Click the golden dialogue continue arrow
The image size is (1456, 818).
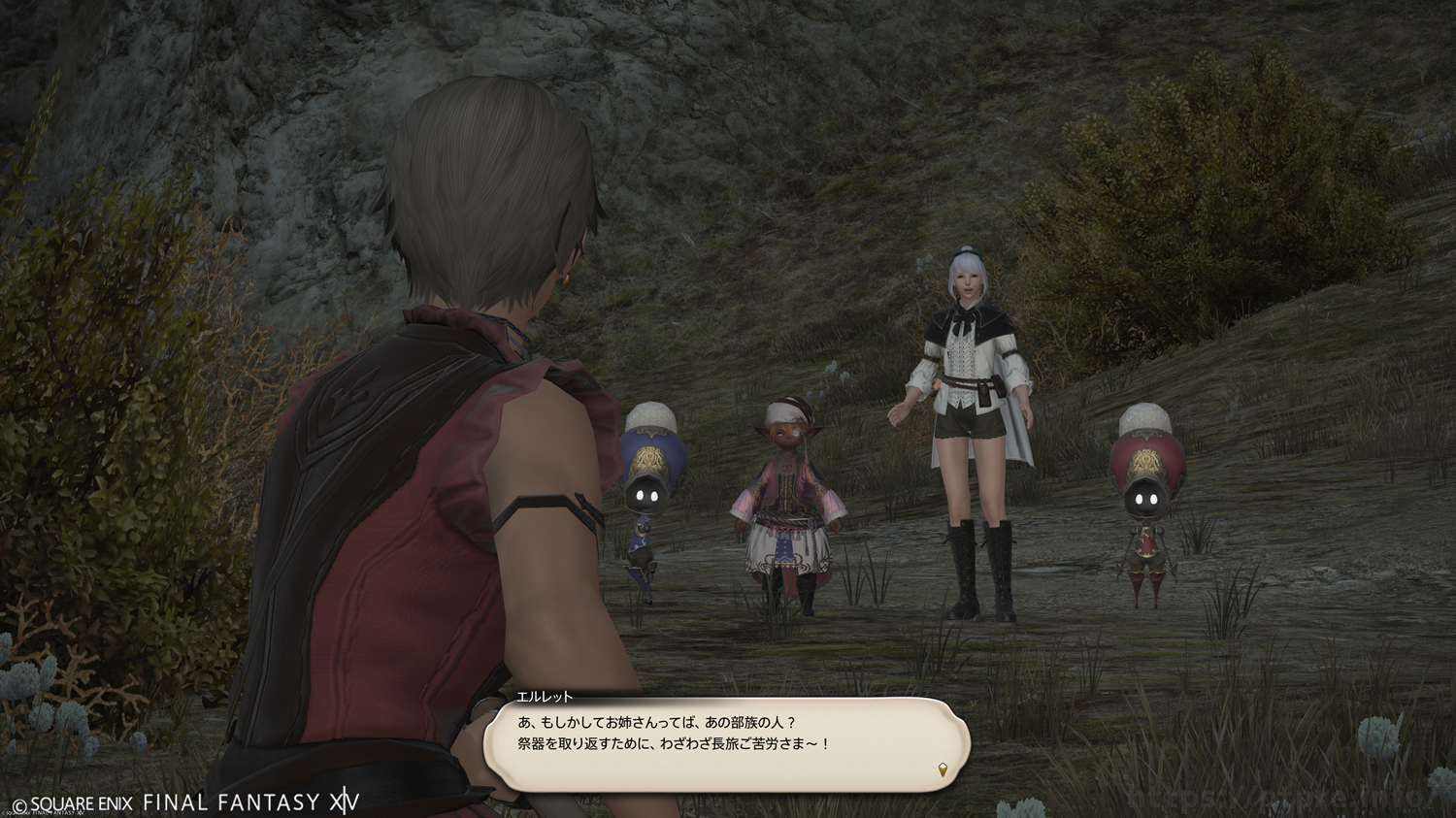[942, 770]
